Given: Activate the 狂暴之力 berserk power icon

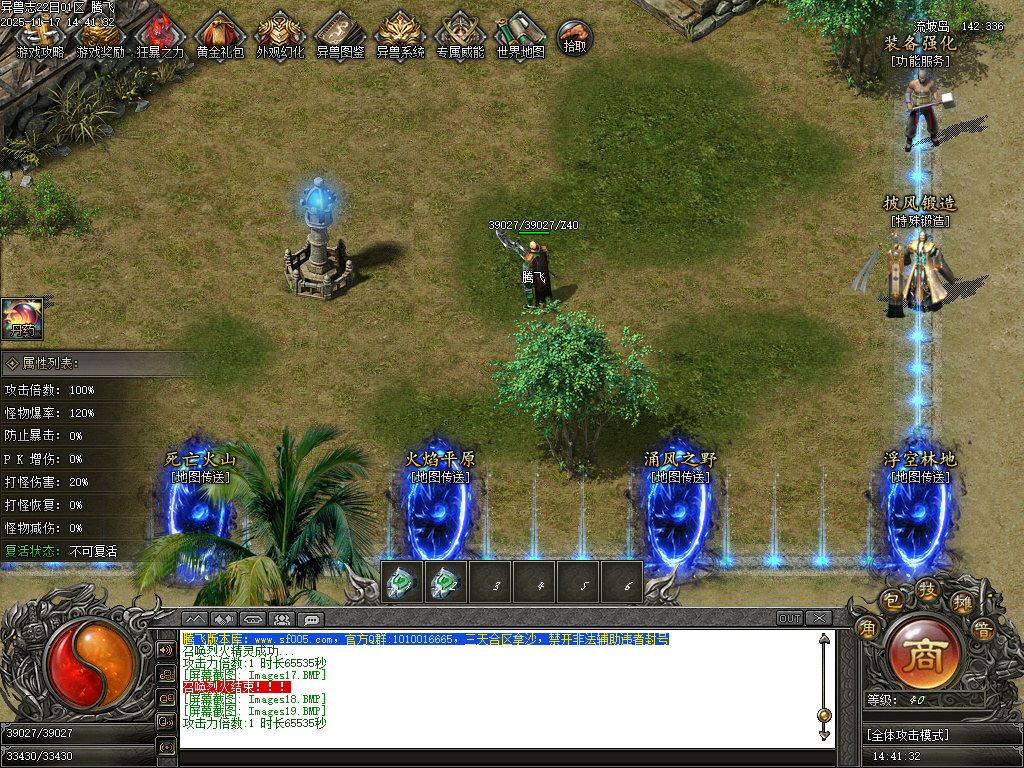Looking at the screenshot, I should (160, 35).
